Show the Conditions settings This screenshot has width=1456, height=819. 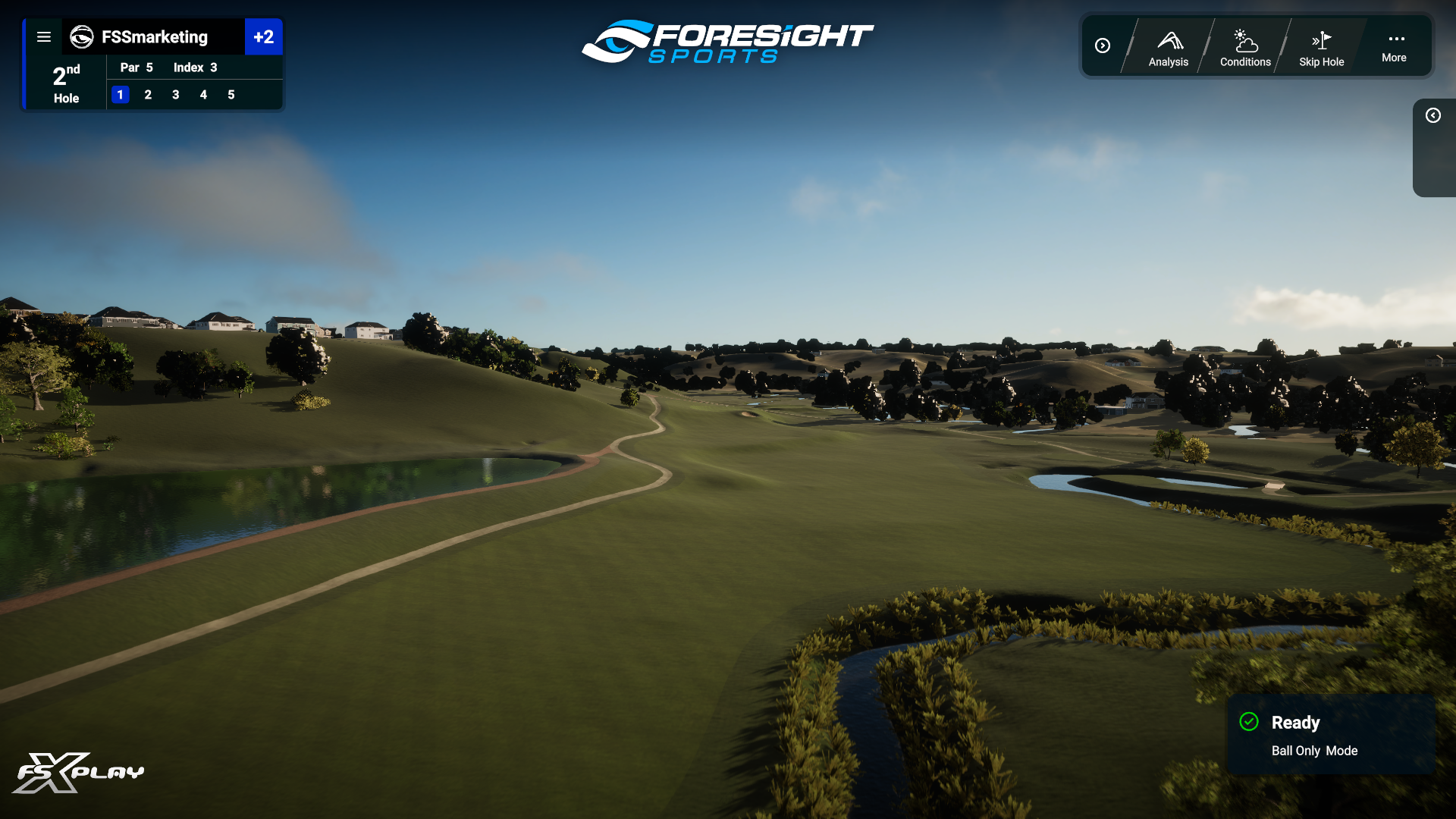tap(1244, 49)
